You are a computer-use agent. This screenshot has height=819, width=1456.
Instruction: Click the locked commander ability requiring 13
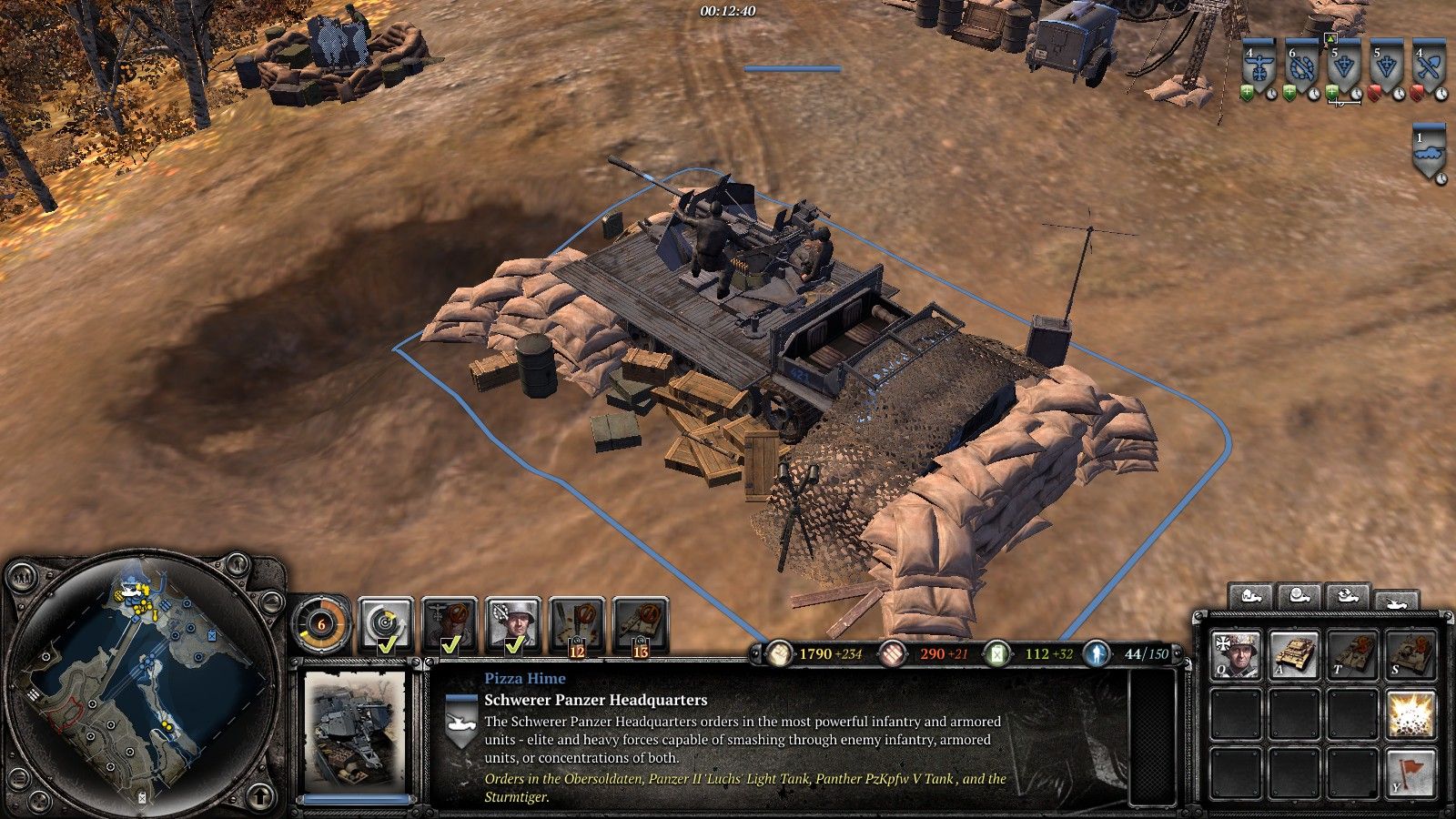(641, 625)
